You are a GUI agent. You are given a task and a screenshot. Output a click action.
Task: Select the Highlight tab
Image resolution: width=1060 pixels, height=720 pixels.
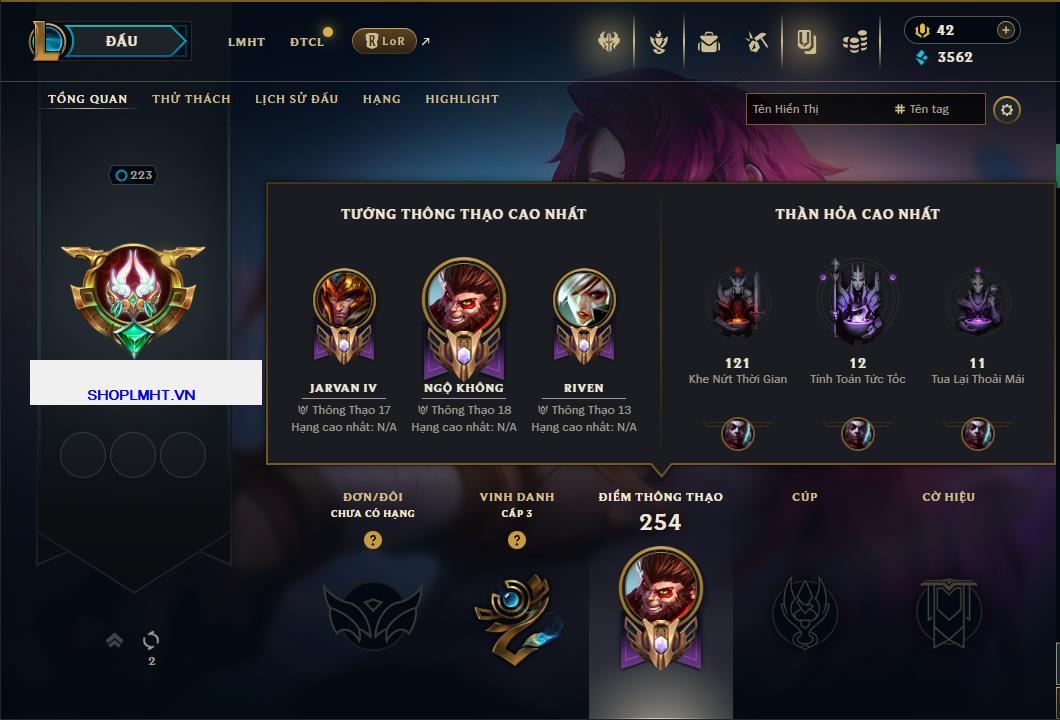pos(462,99)
